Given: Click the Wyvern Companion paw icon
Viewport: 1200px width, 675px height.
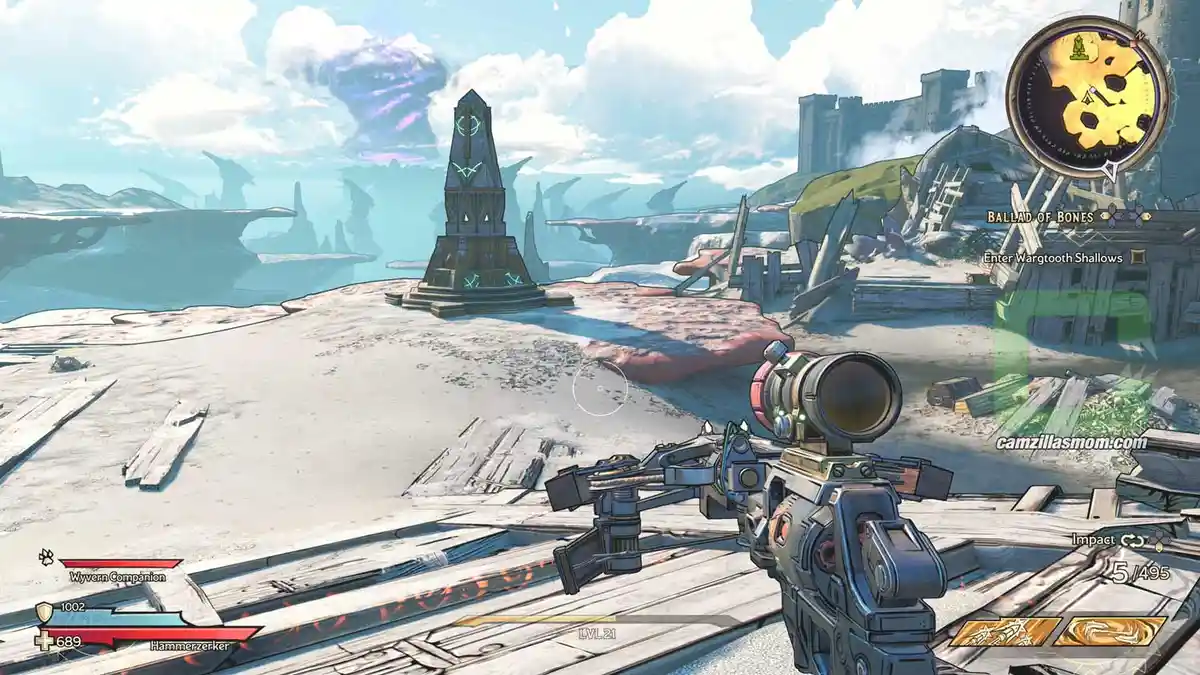Looking at the screenshot, I should pos(47,557).
